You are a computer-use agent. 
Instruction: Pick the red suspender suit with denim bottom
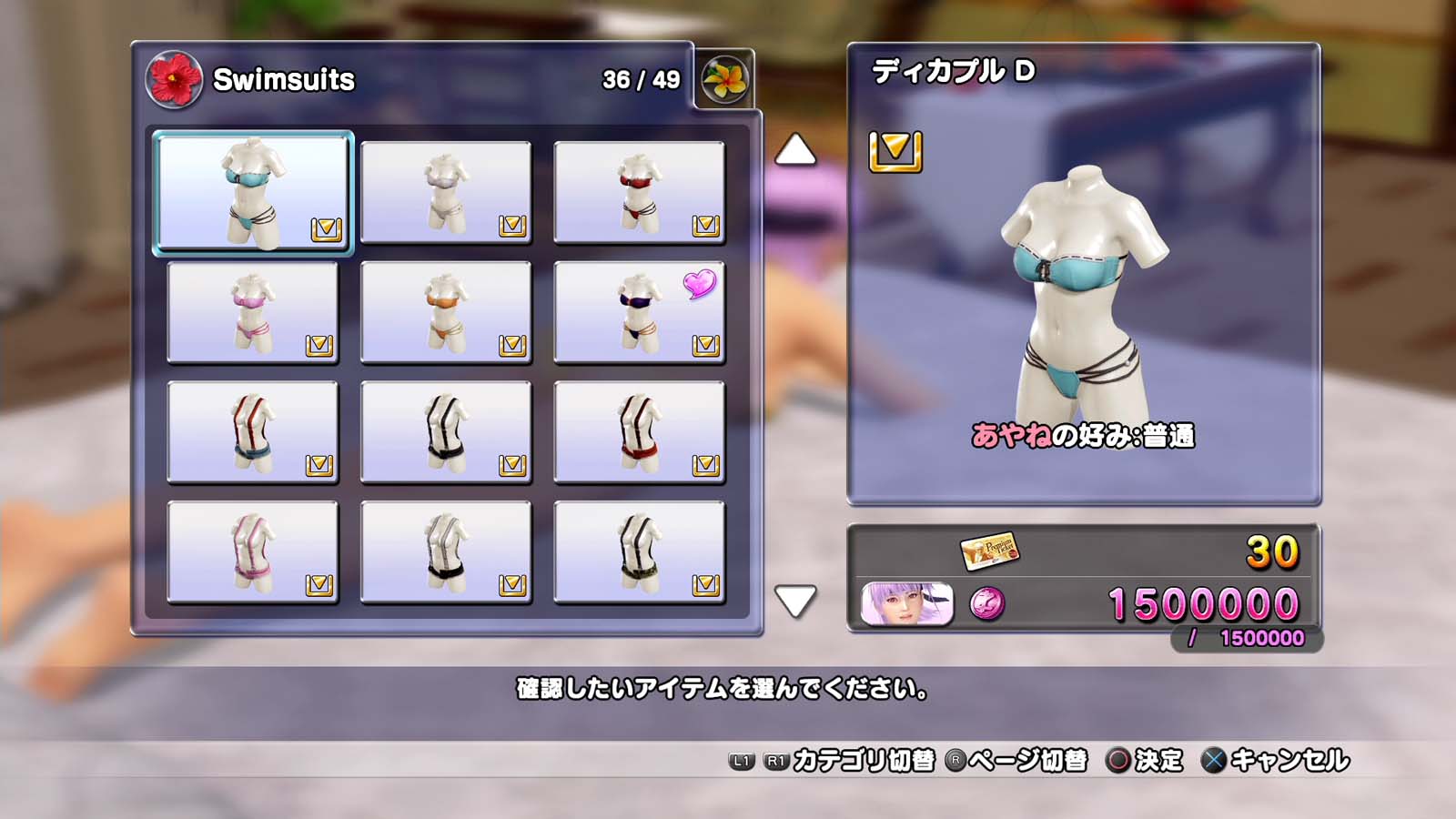253,432
